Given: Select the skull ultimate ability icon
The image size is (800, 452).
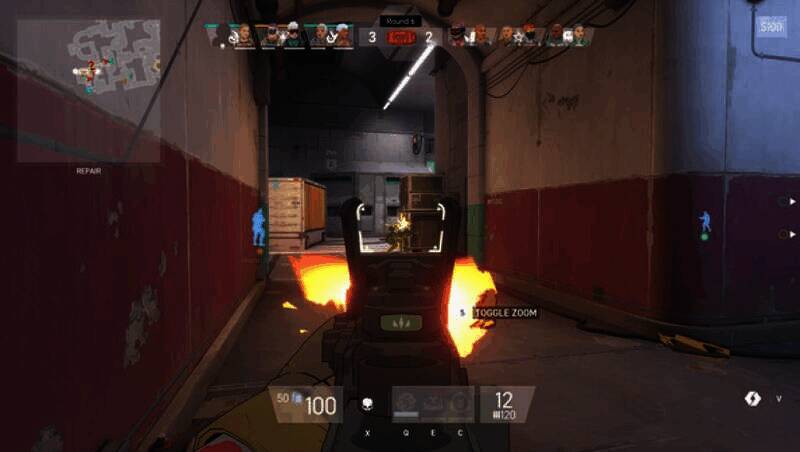Looking at the screenshot, I should tap(367, 405).
